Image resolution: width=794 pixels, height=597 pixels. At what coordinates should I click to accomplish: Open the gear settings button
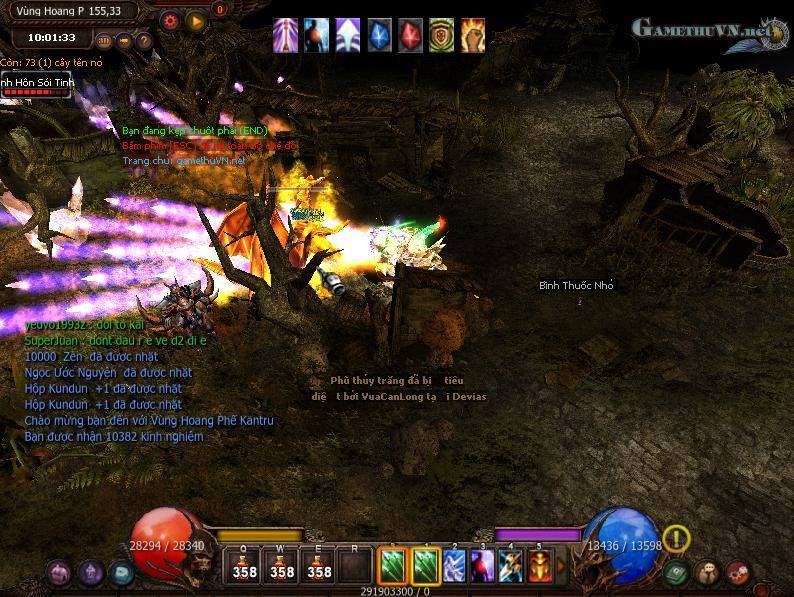(170, 19)
